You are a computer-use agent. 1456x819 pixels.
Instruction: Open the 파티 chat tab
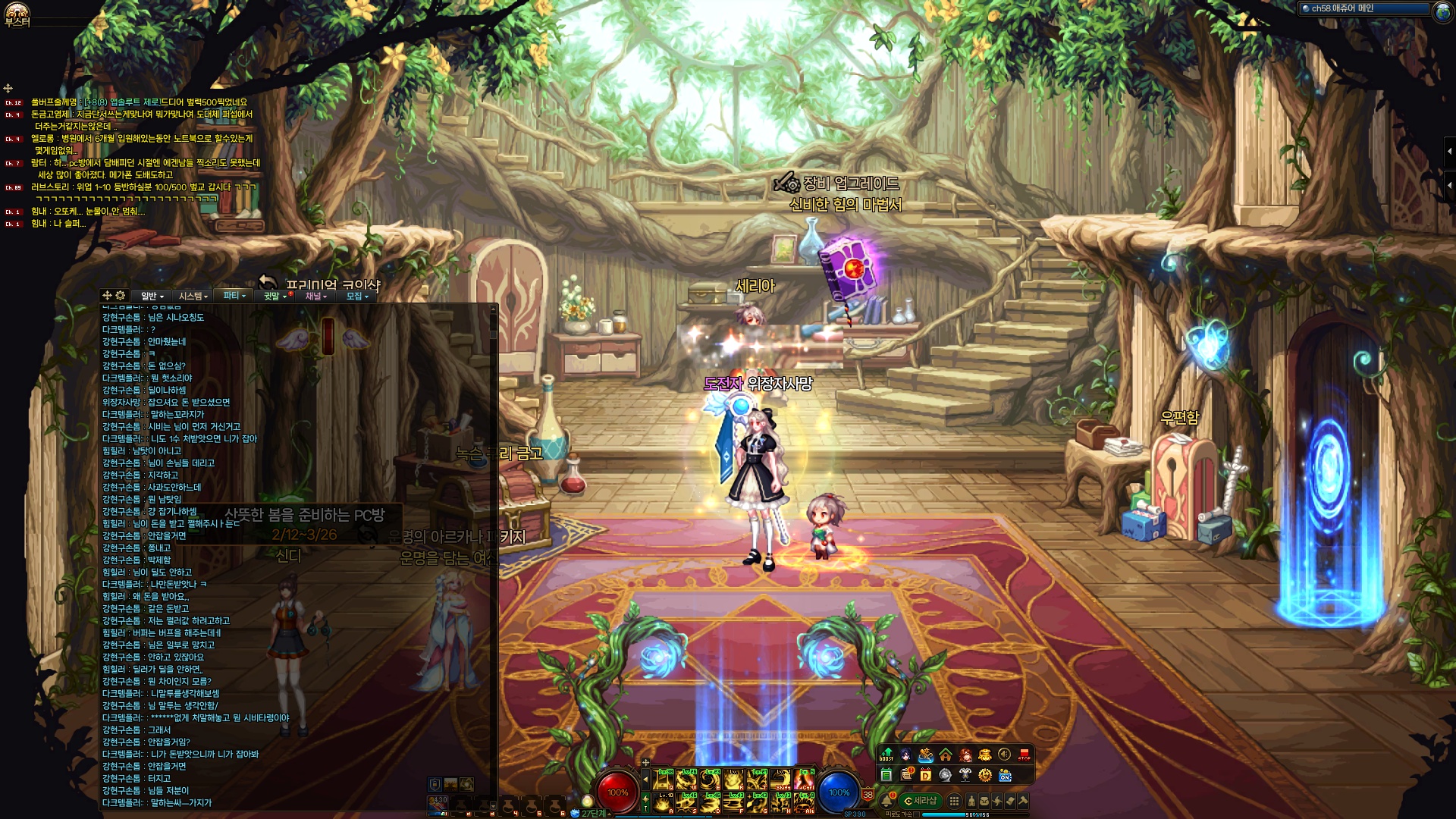click(x=234, y=296)
